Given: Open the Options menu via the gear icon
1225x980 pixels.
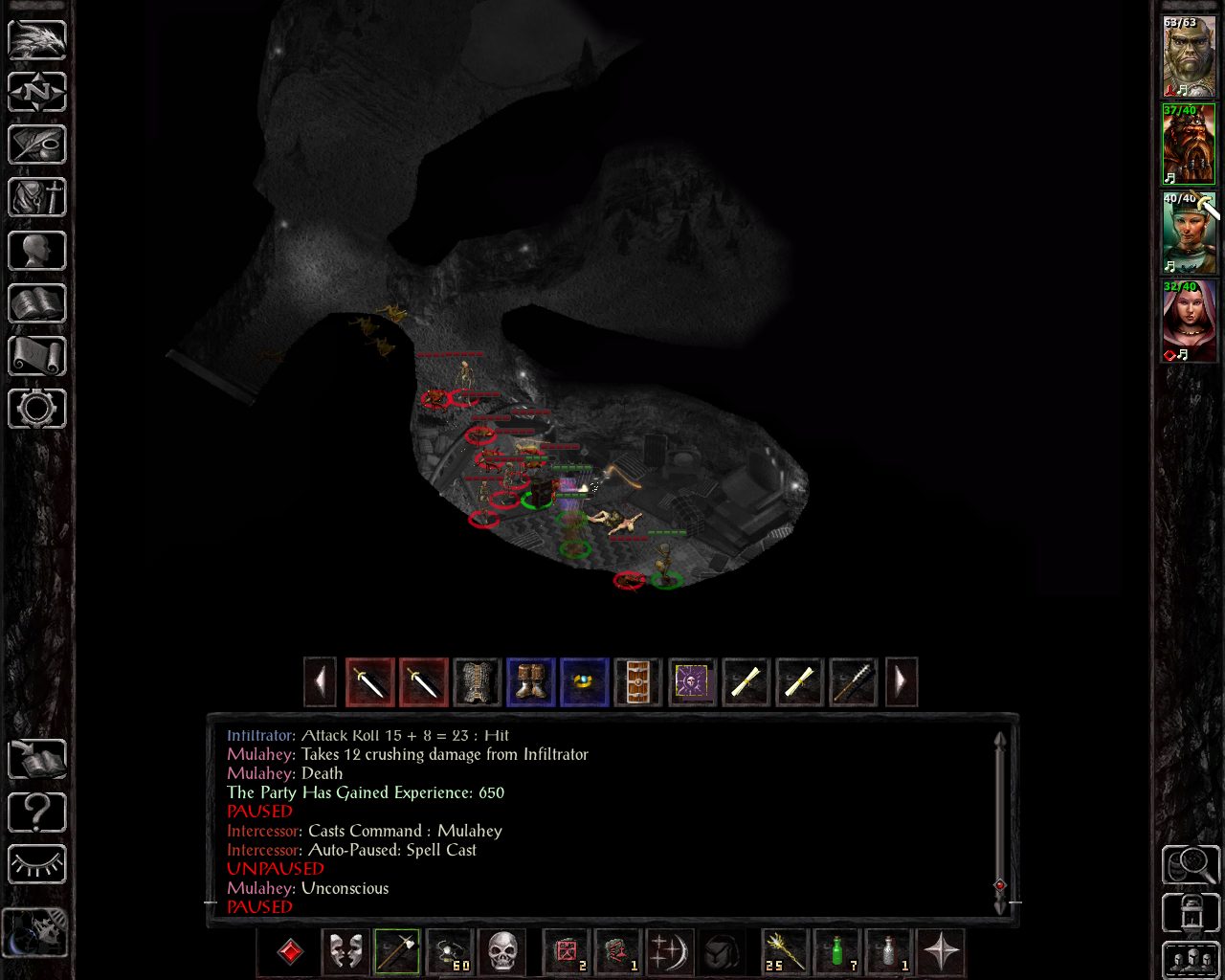Looking at the screenshot, I should pyautogui.click(x=36, y=409).
